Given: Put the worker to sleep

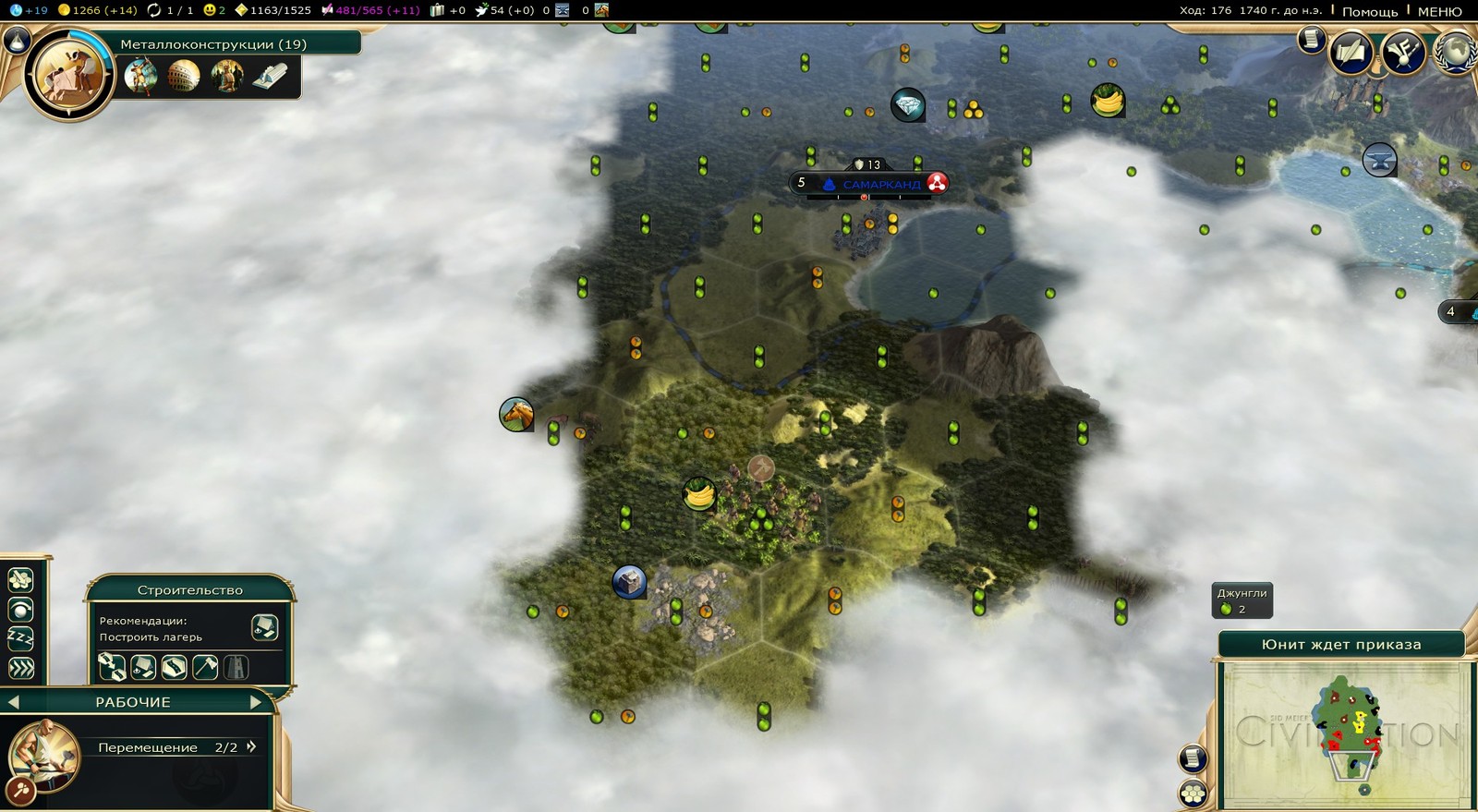Looking at the screenshot, I should pos(20,638).
